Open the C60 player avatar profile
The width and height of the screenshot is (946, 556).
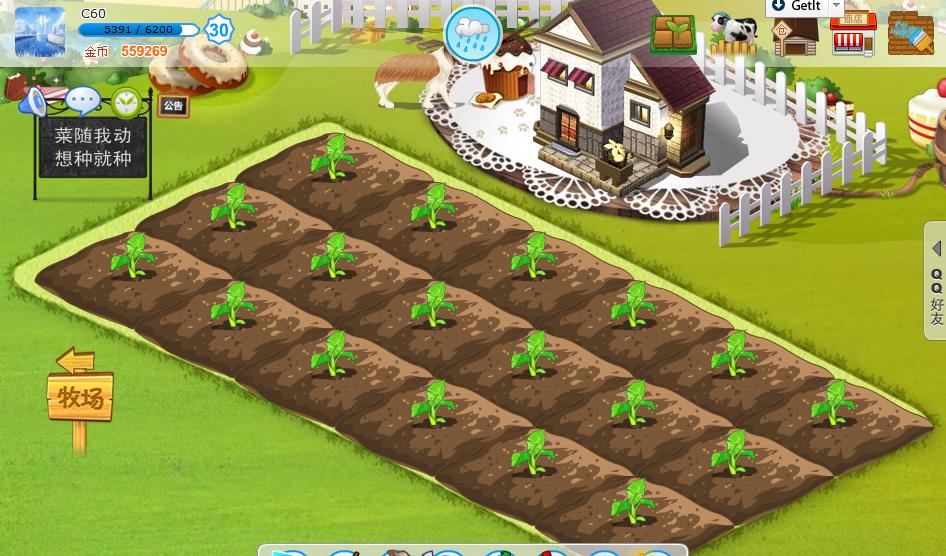click(40, 31)
